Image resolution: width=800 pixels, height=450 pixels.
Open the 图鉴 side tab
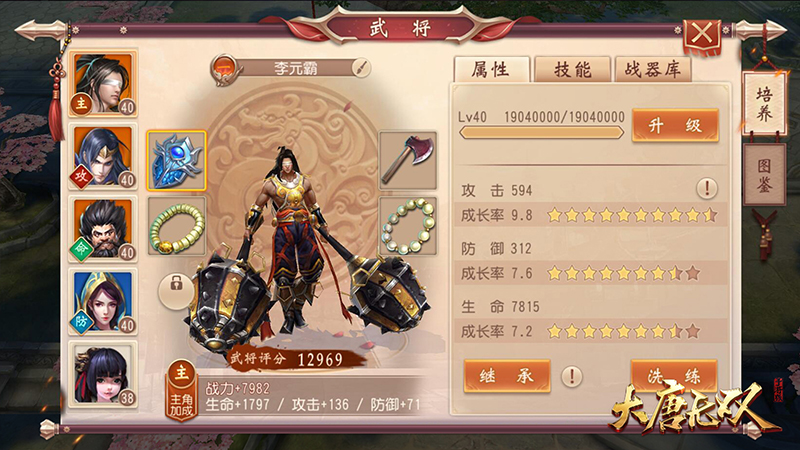coord(764,174)
